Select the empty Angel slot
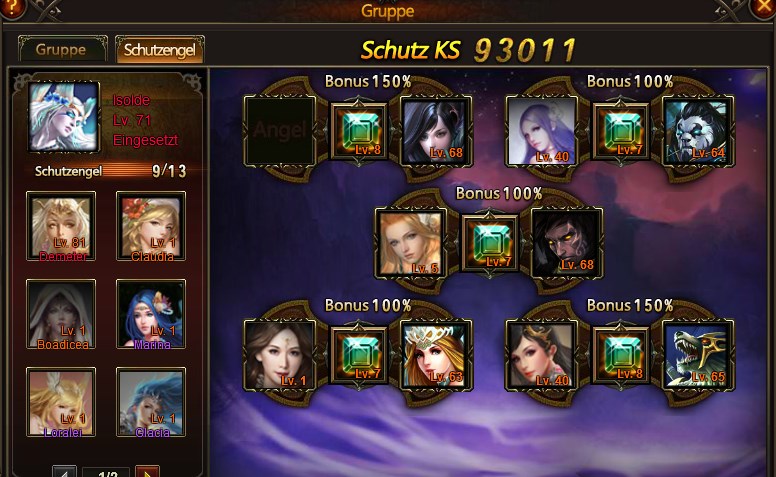Viewport: 776px width, 477px height. (279, 130)
